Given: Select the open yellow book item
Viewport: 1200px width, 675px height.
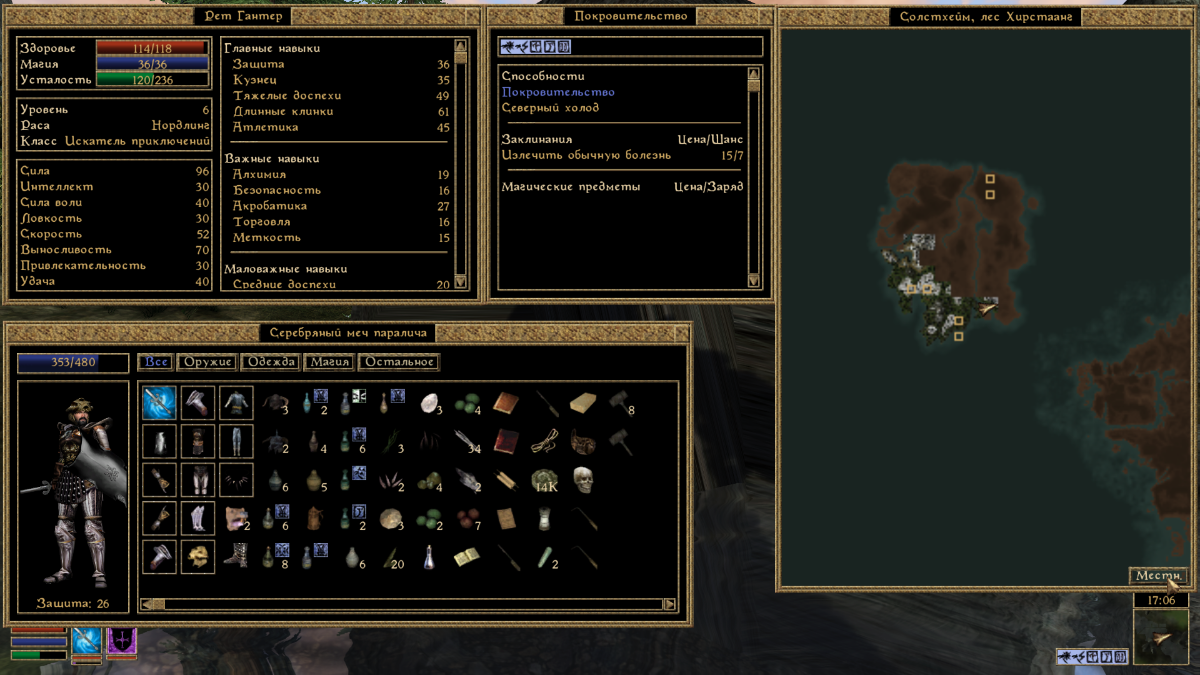Looking at the screenshot, I should click(466, 556).
